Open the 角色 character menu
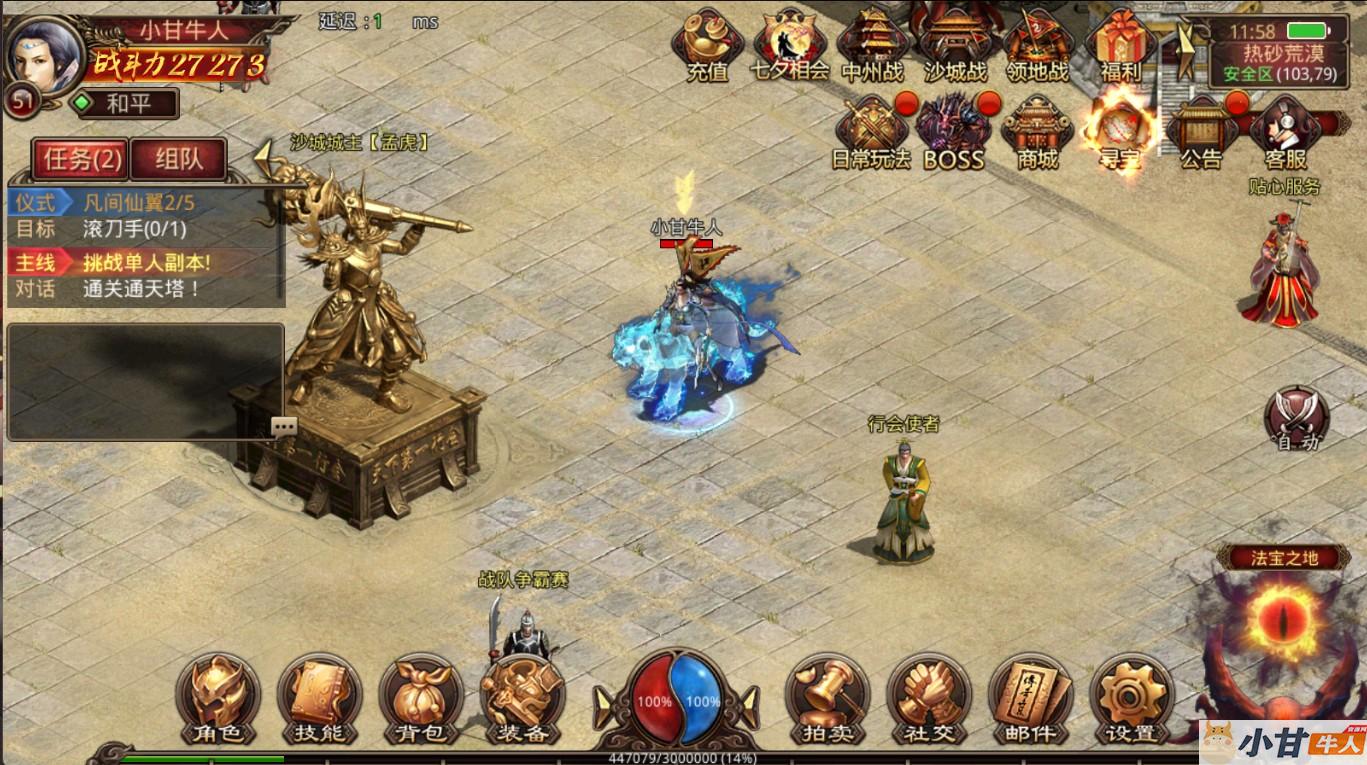The image size is (1367, 765). tap(218, 699)
